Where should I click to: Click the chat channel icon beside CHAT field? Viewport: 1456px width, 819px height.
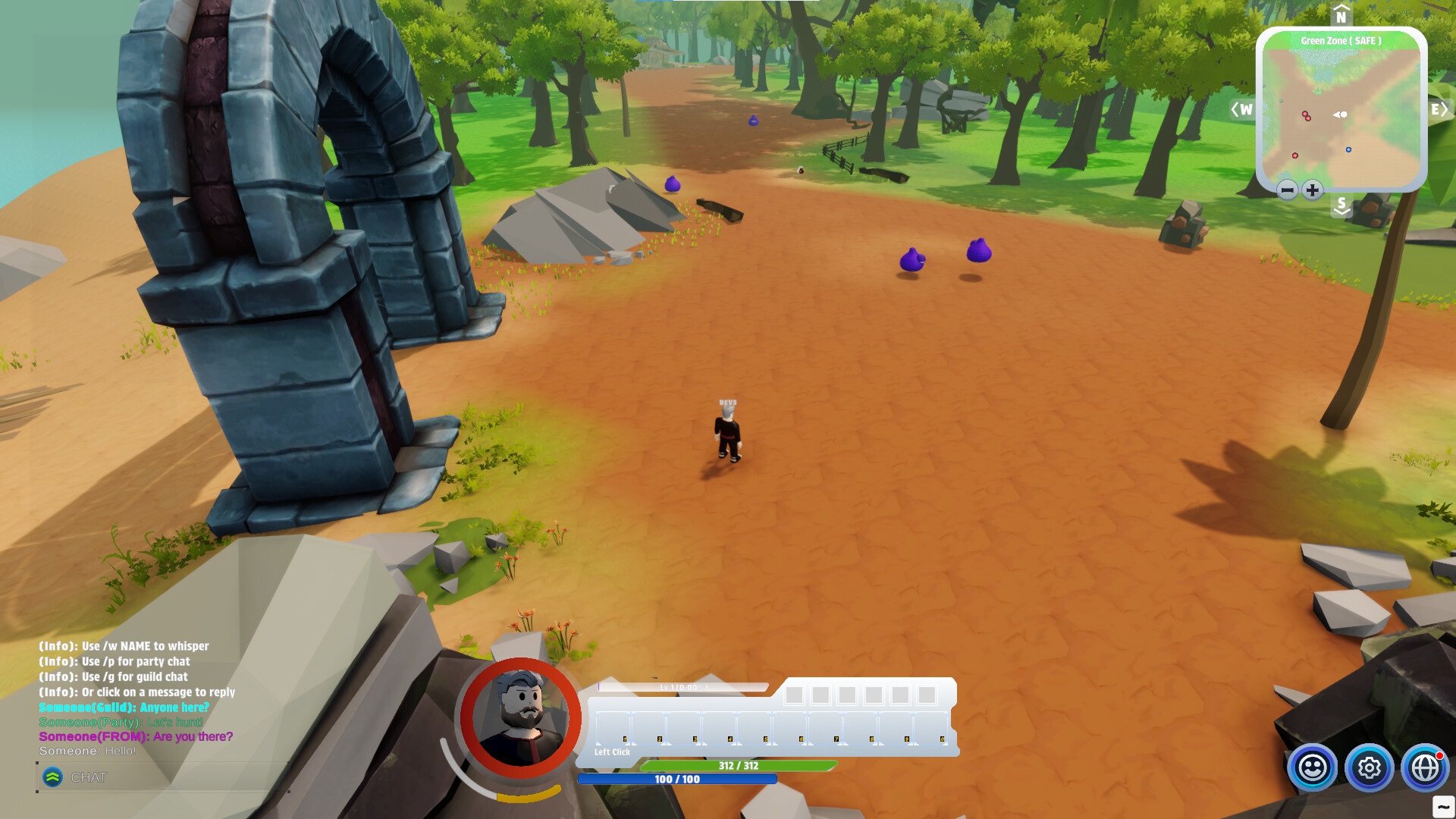click(x=52, y=777)
